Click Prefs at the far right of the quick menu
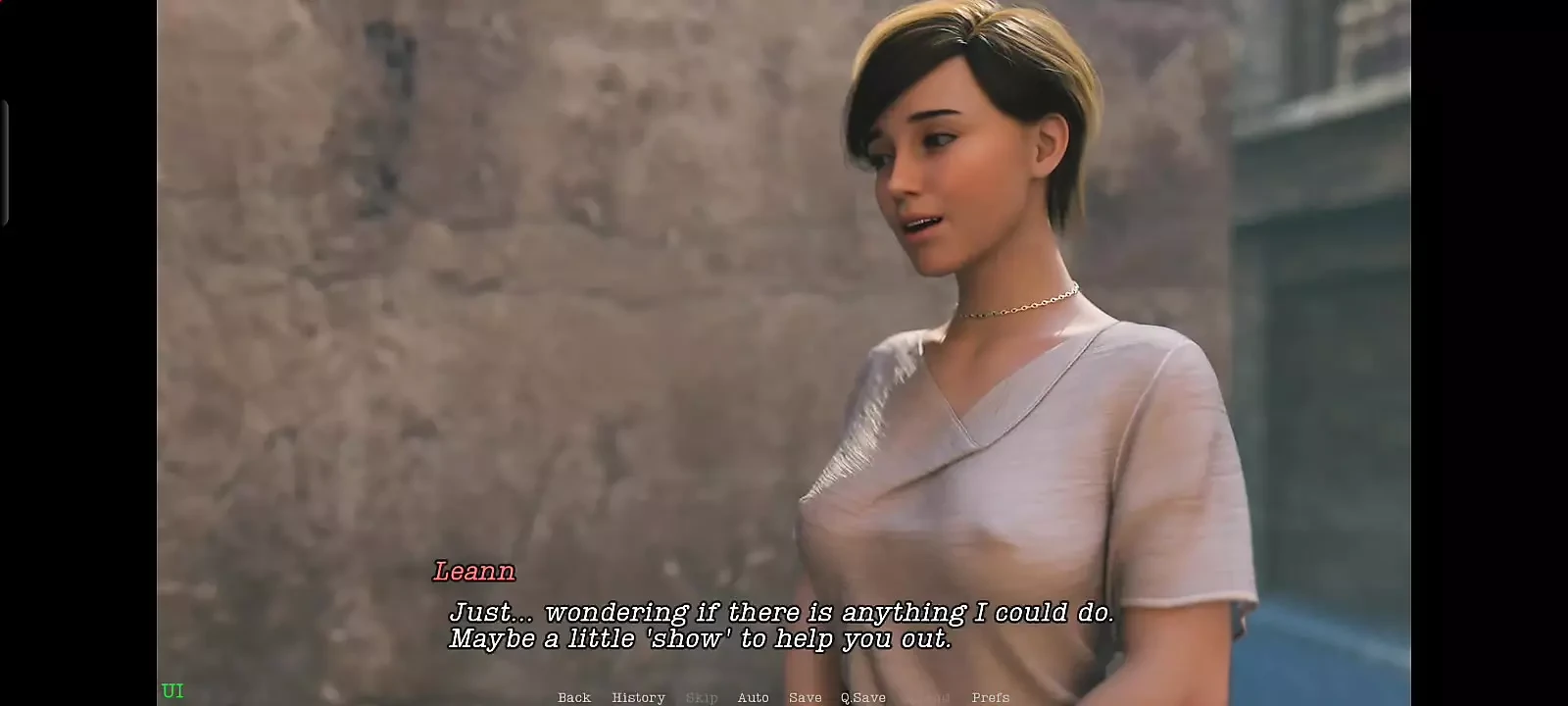This screenshot has width=1568, height=706. (990, 697)
